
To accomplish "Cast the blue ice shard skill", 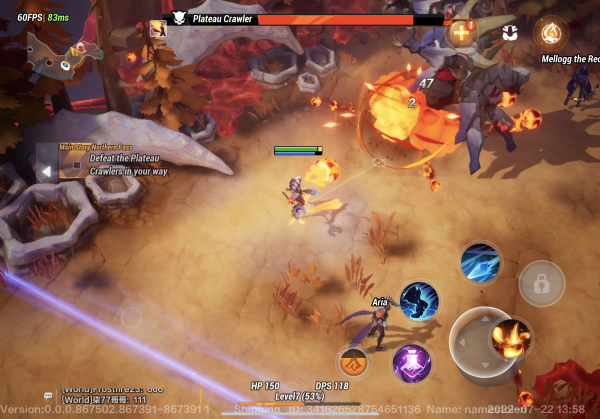I will (481, 262).
